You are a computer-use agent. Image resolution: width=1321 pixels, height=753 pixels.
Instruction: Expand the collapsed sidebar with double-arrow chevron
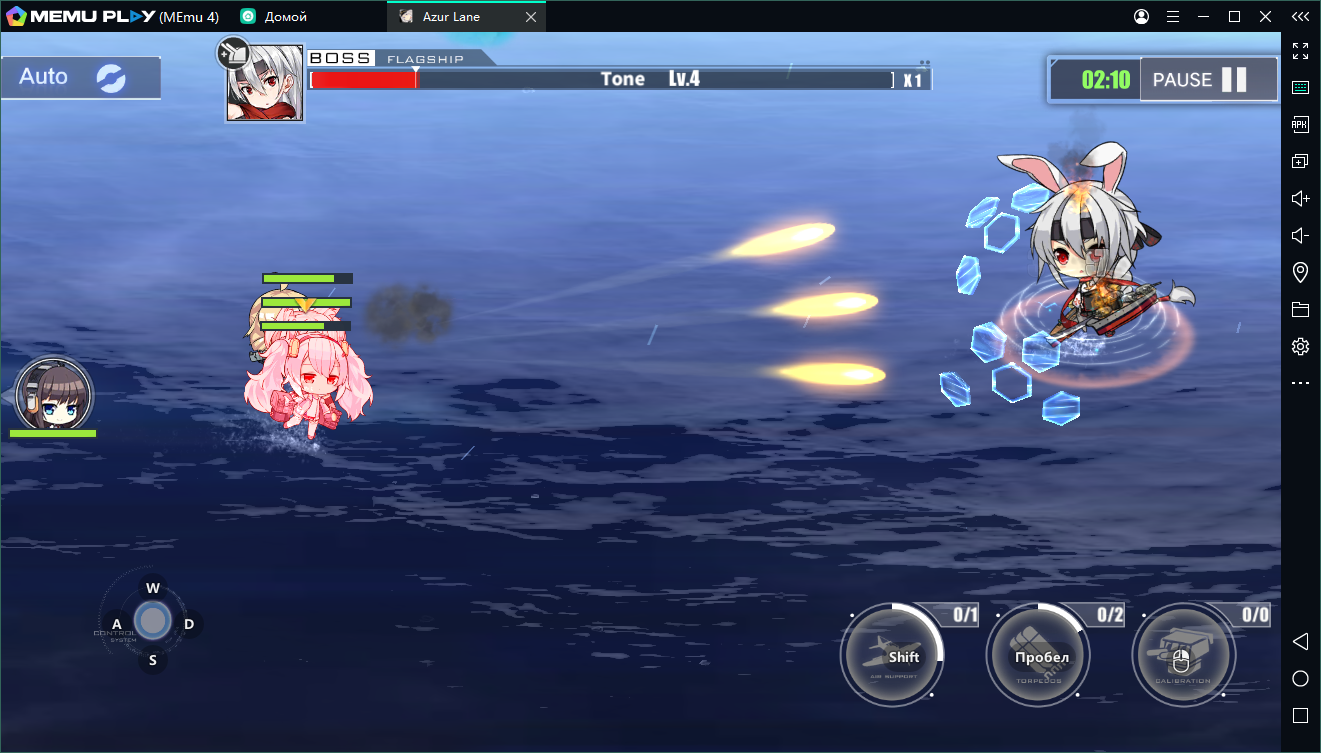coord(1300,16)
